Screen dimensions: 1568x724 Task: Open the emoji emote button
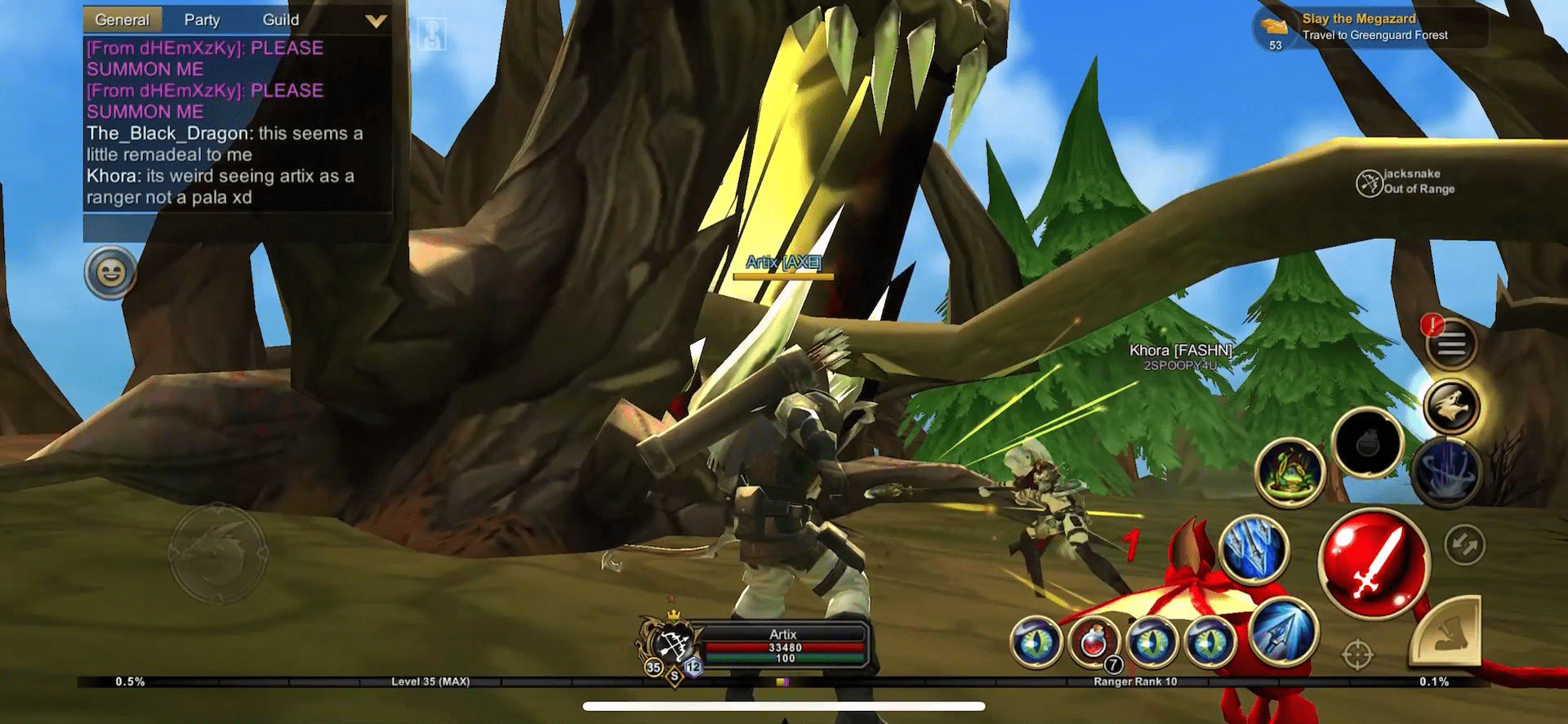(111, 273)
